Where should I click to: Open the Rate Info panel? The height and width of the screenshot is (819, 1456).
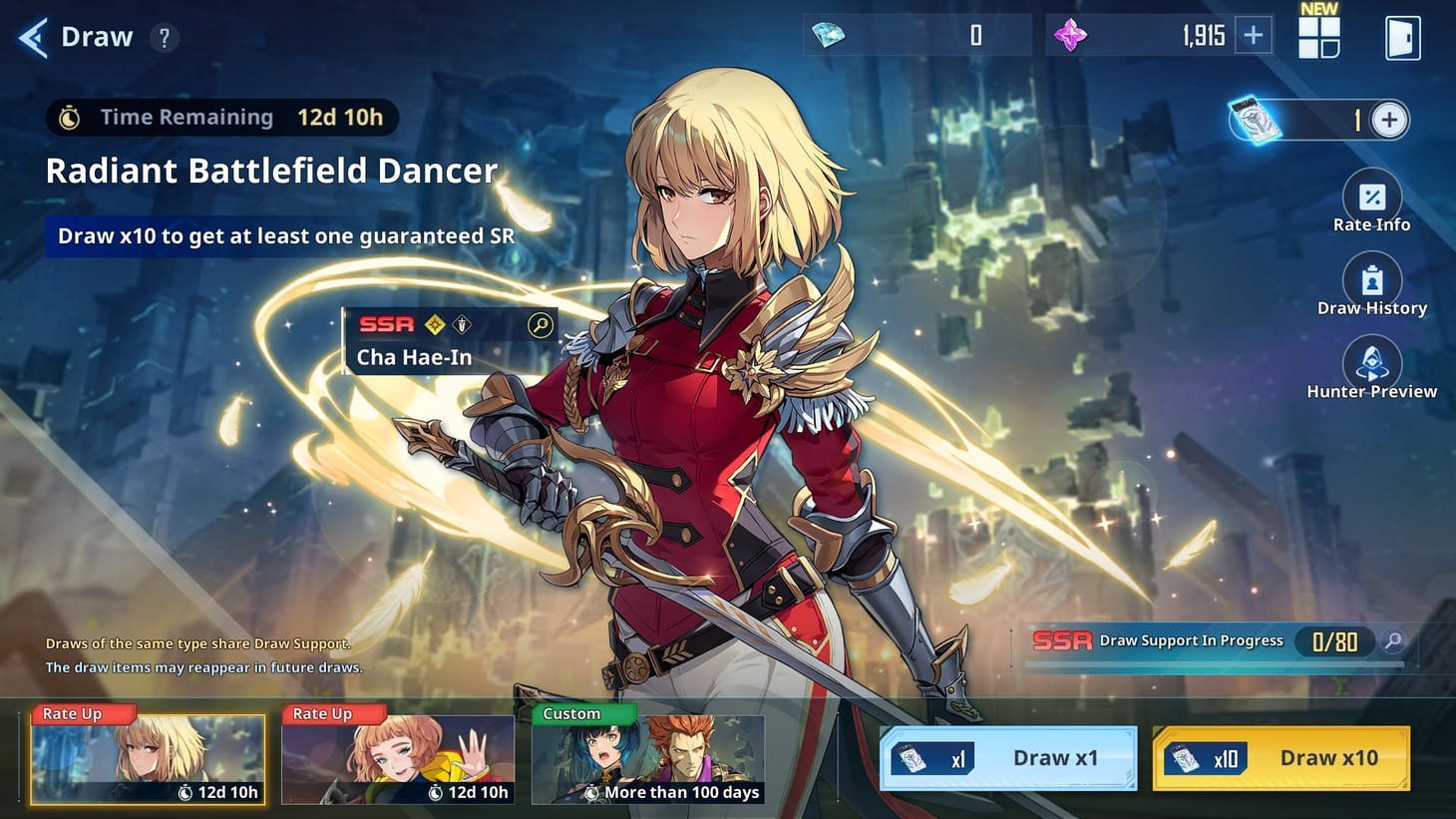point(1372,198)
